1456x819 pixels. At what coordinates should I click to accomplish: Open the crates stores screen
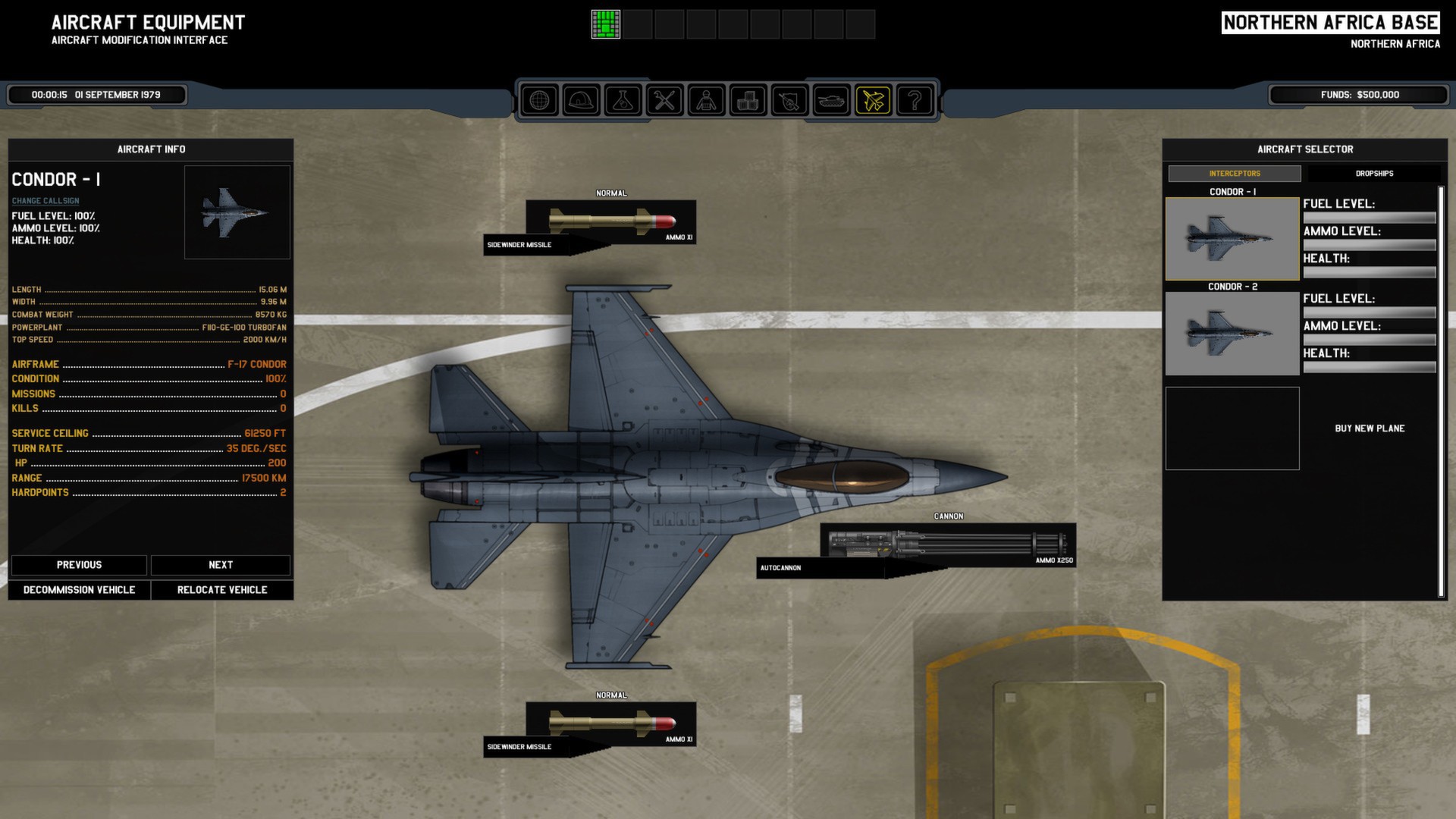coord(748,100)
